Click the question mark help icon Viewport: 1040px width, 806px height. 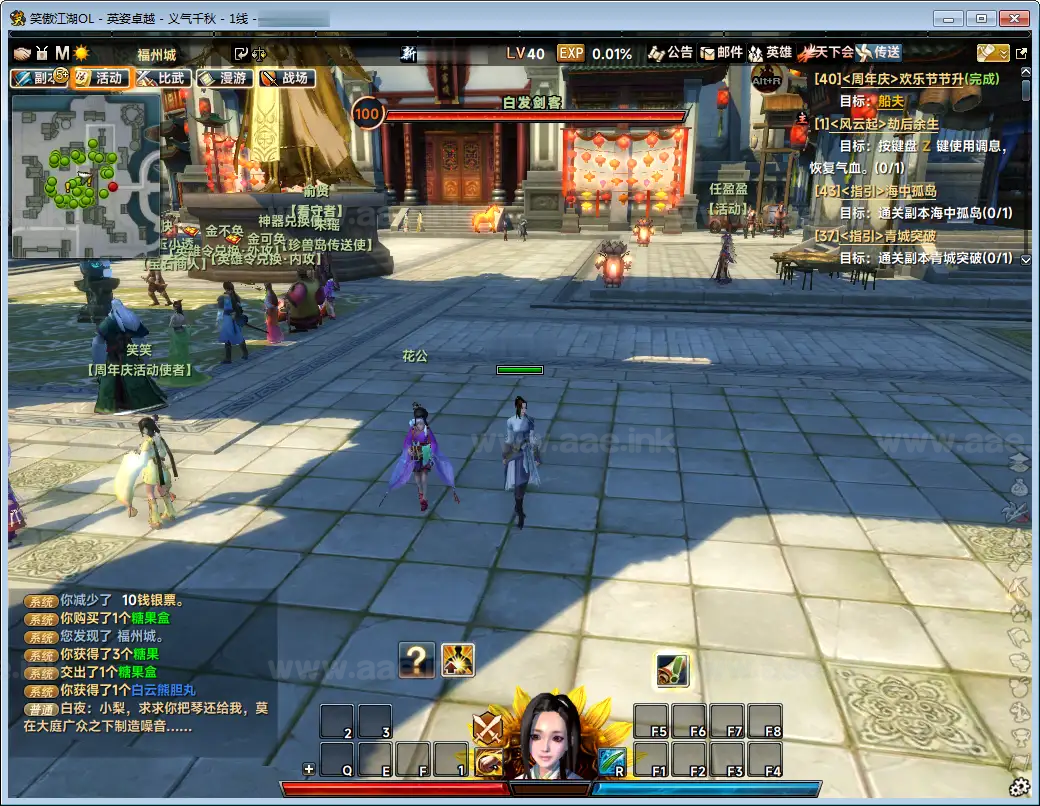416,660
